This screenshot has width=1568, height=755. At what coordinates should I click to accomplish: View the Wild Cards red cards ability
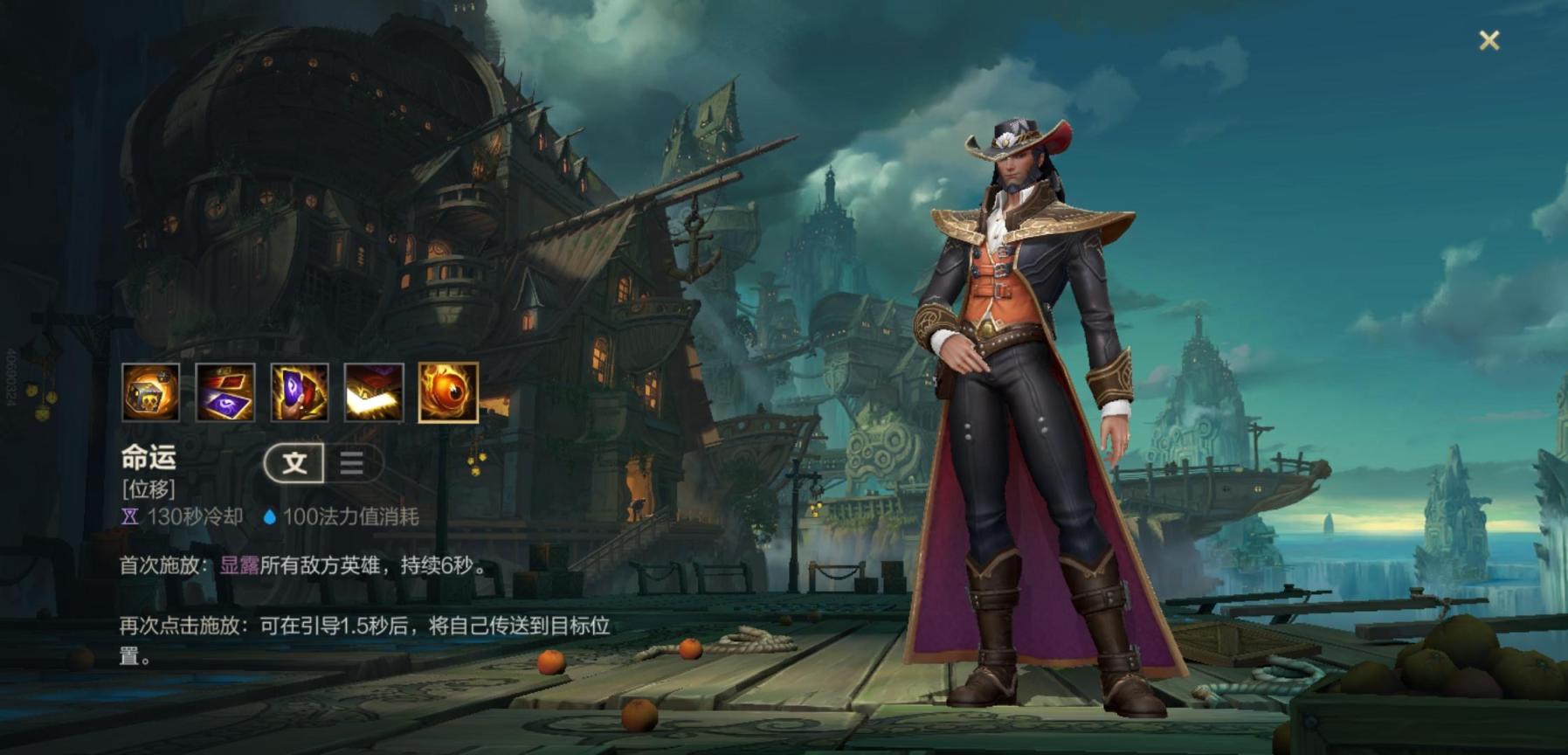225,392
